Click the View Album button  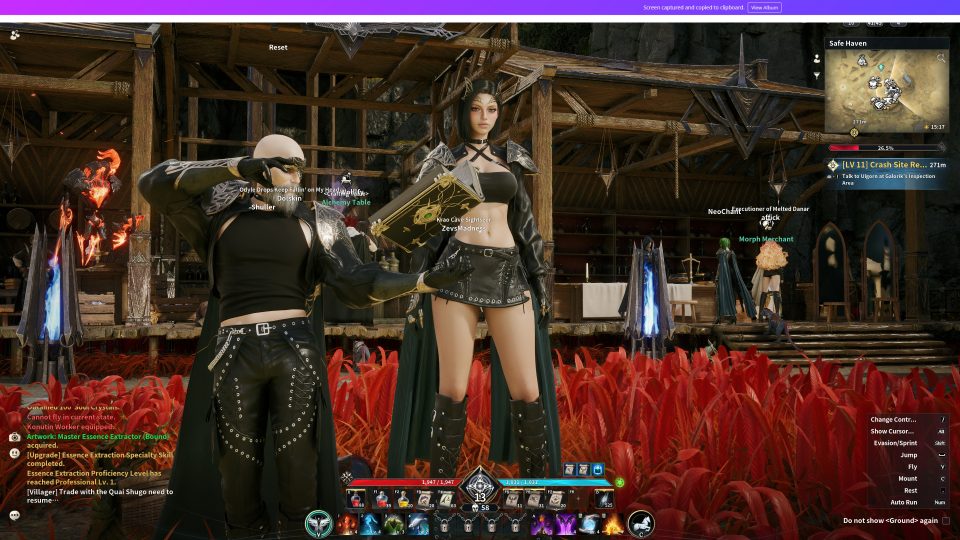(764, 7)
